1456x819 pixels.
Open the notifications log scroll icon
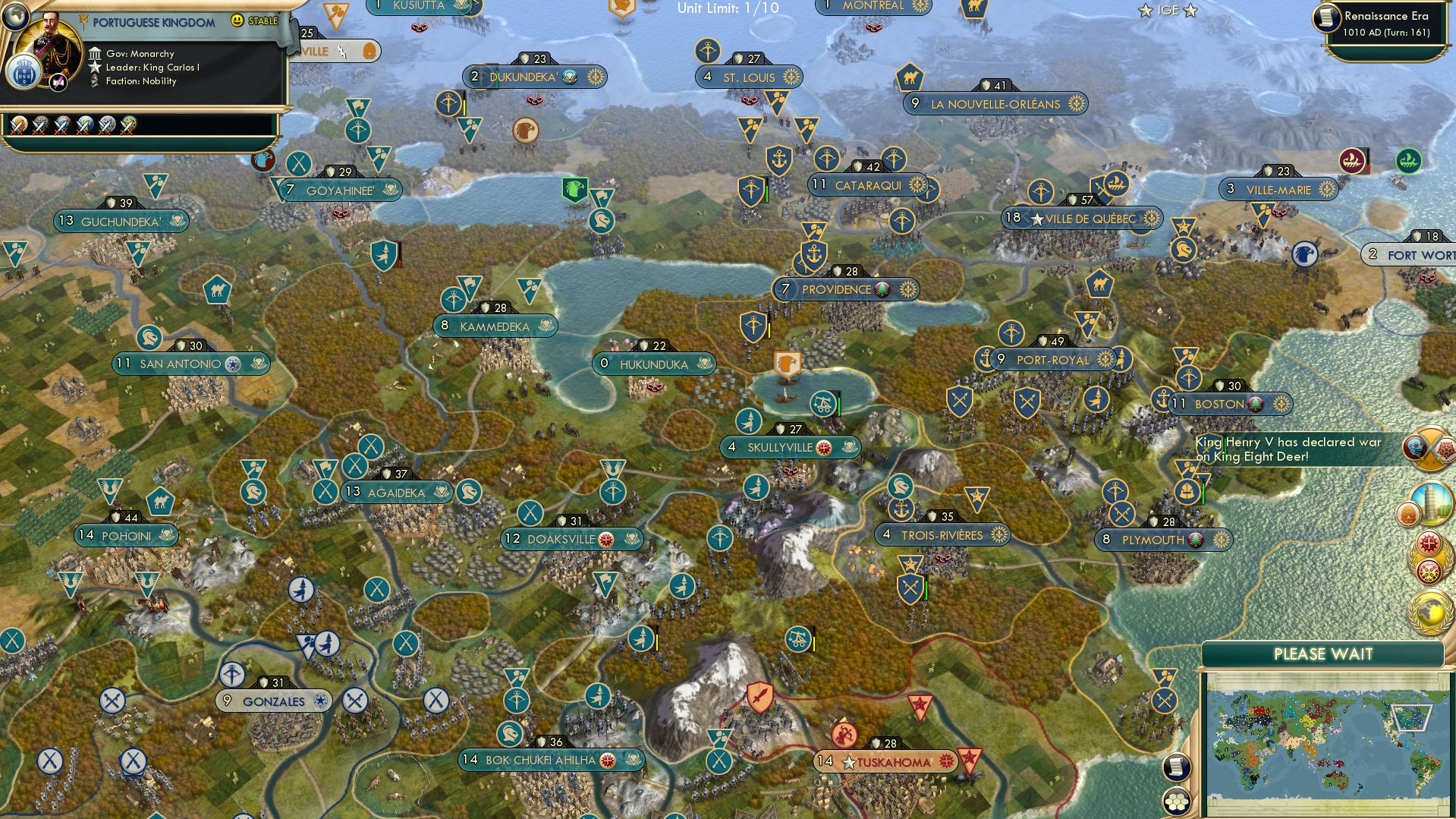[x=1176, y=767]
